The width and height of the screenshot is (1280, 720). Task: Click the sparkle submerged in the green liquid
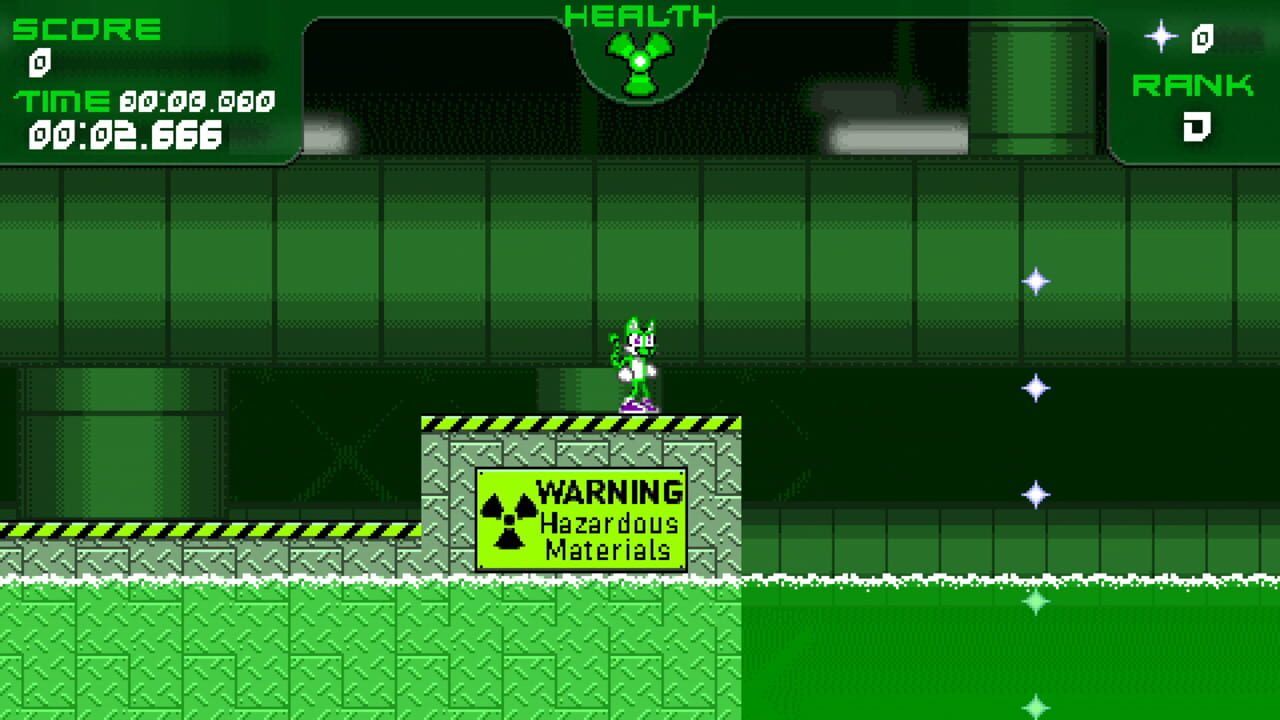(x=1037, y=600)
